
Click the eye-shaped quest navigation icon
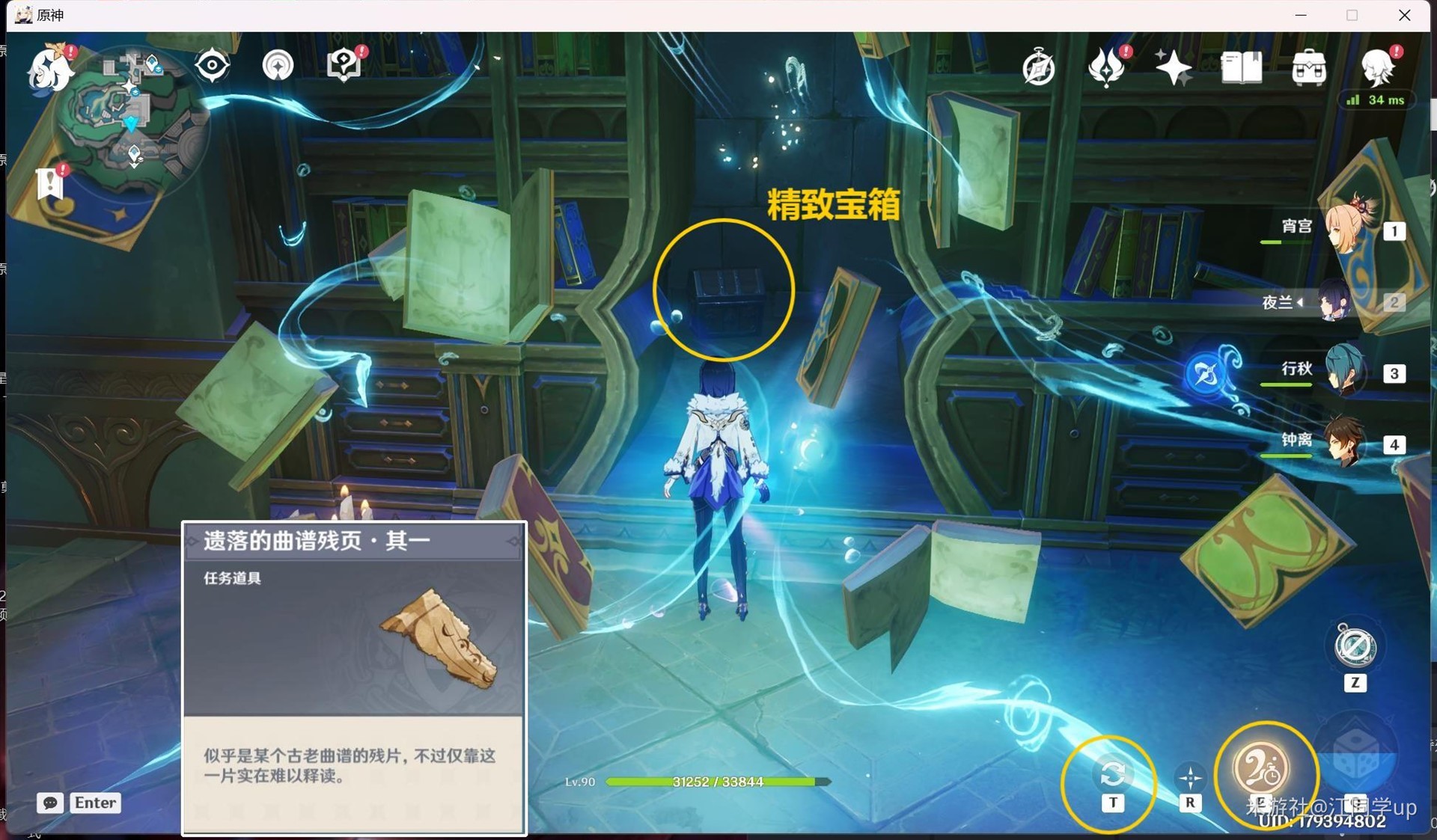pos(212,65)
